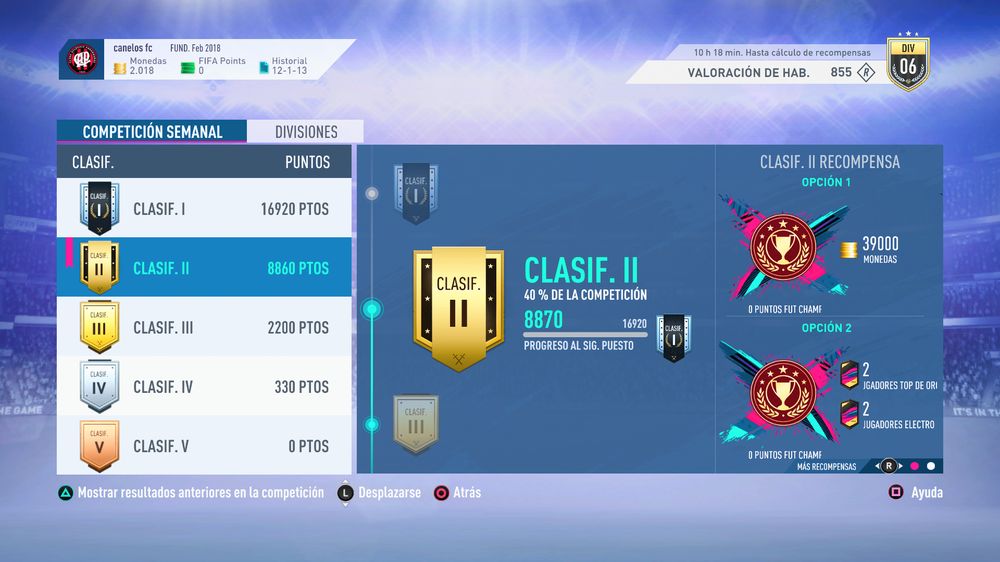Viewport: 1000px width, 562px height.
Task: Choose the Clasif. II ranking row
Action: 204,268
